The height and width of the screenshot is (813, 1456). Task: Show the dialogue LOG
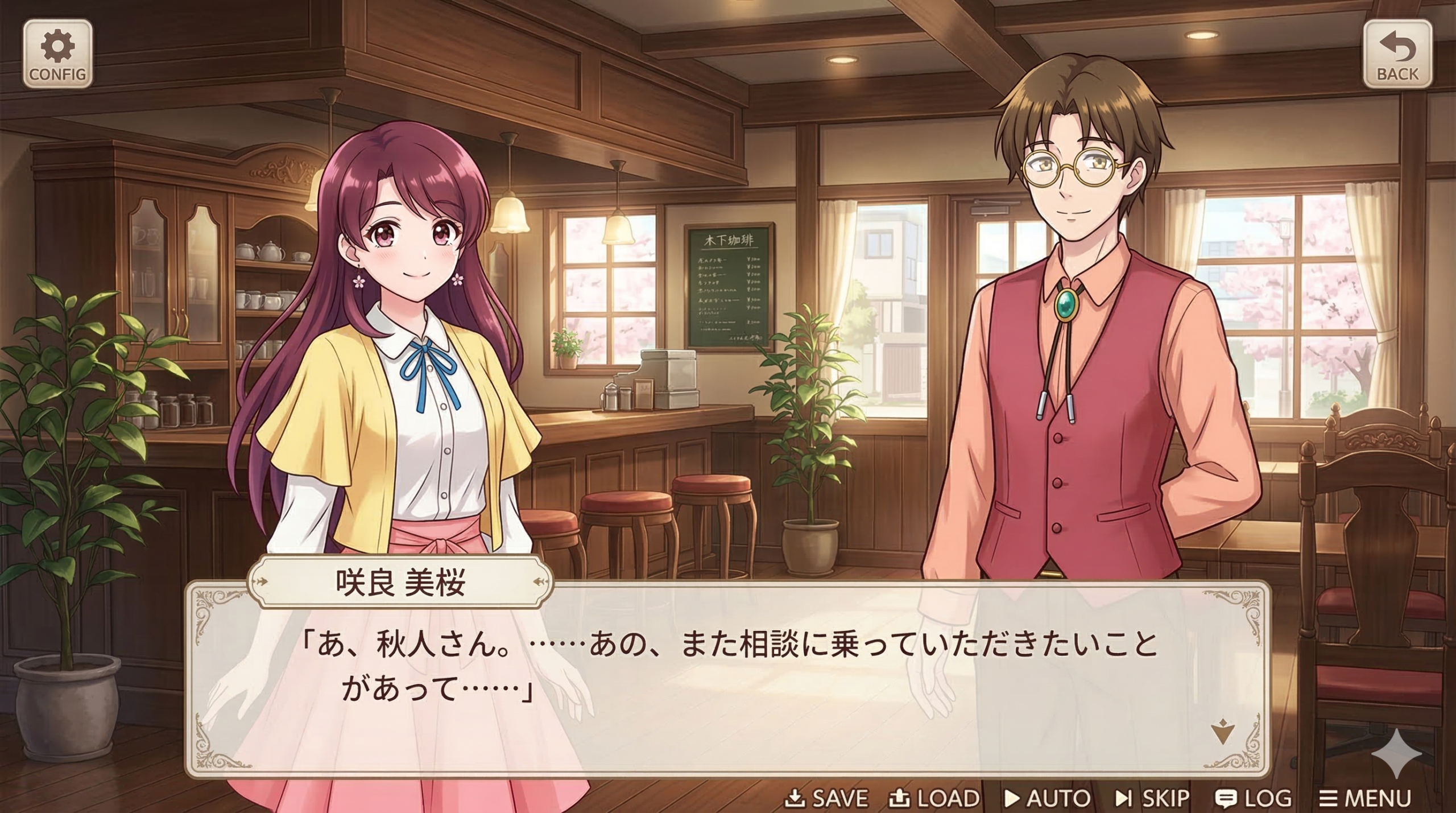(1253, 798)
